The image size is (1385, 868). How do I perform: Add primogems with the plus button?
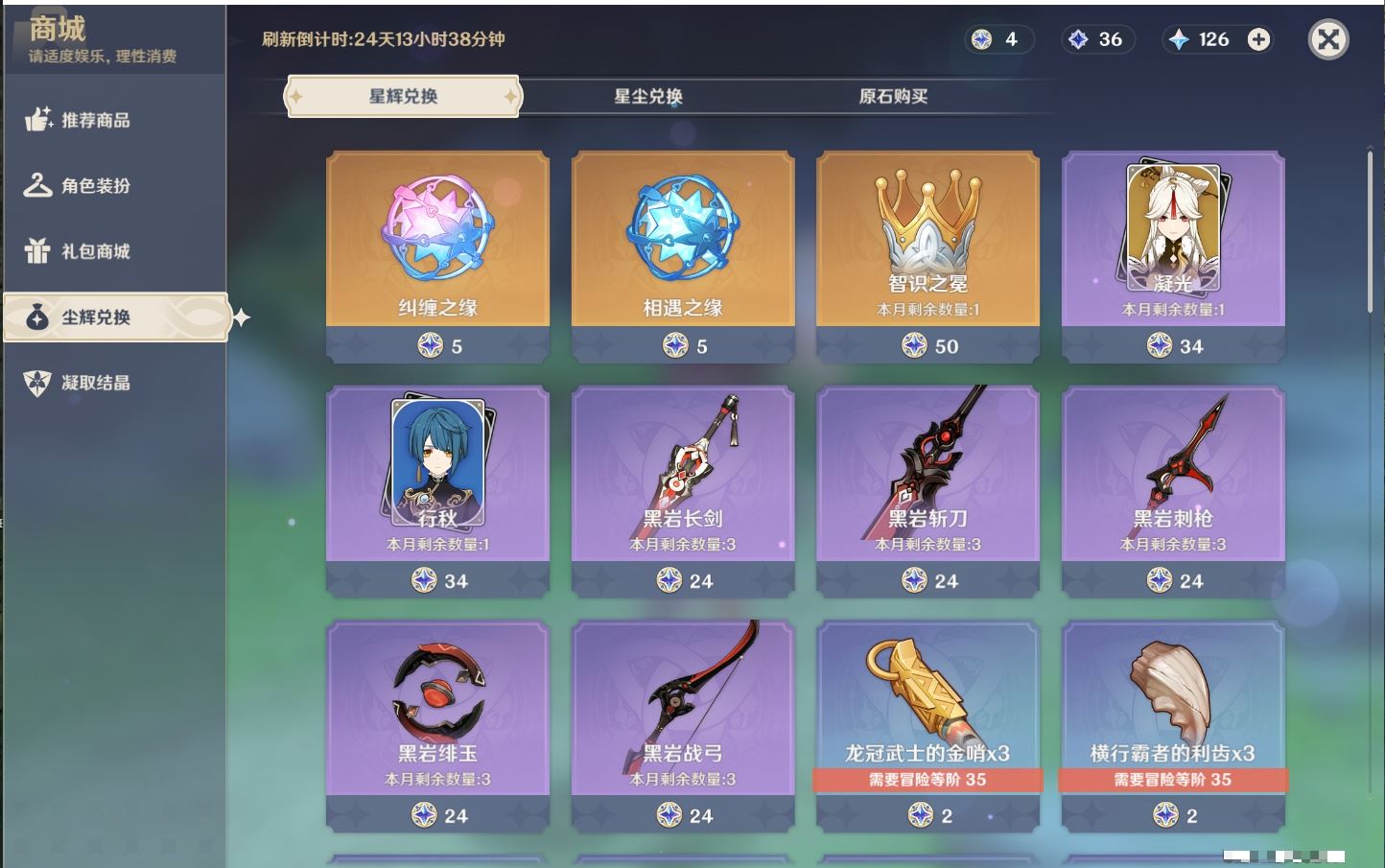tap(1258, 39)
